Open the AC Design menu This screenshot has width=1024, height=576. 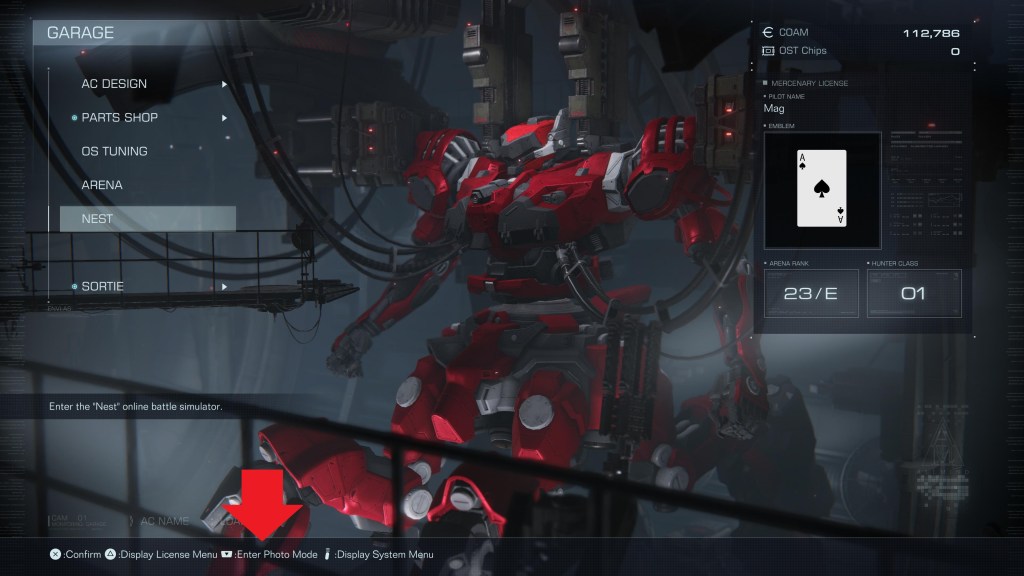114,84
